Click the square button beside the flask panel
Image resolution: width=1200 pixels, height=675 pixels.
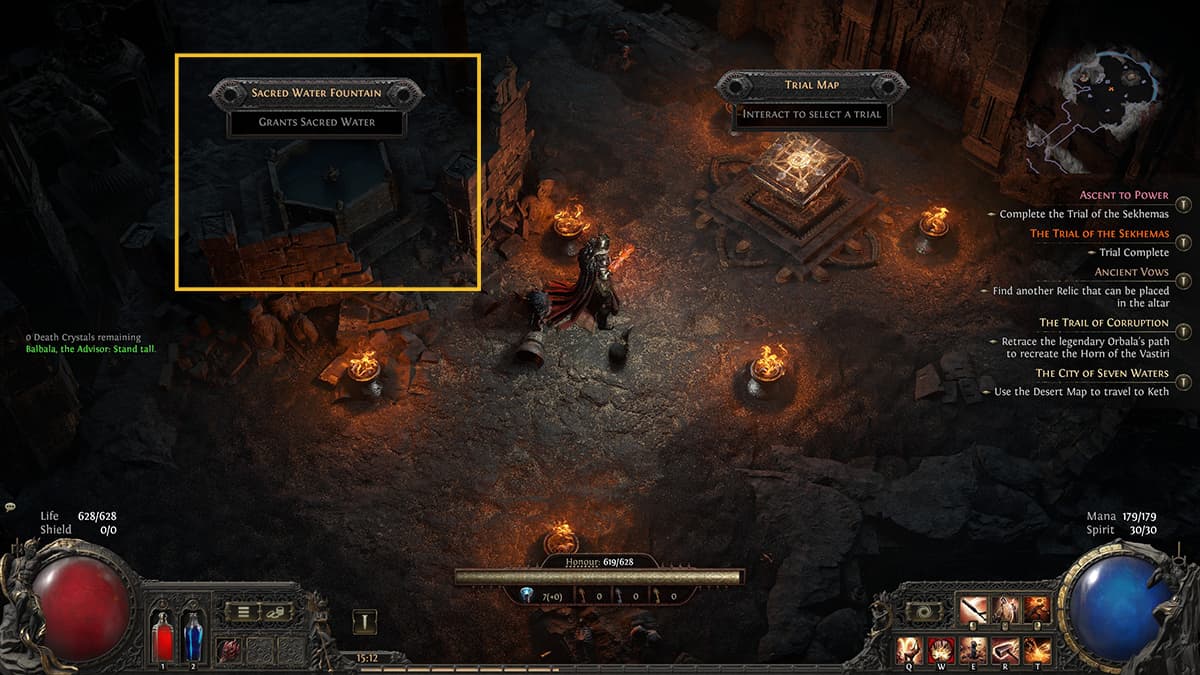click(365, 623)
